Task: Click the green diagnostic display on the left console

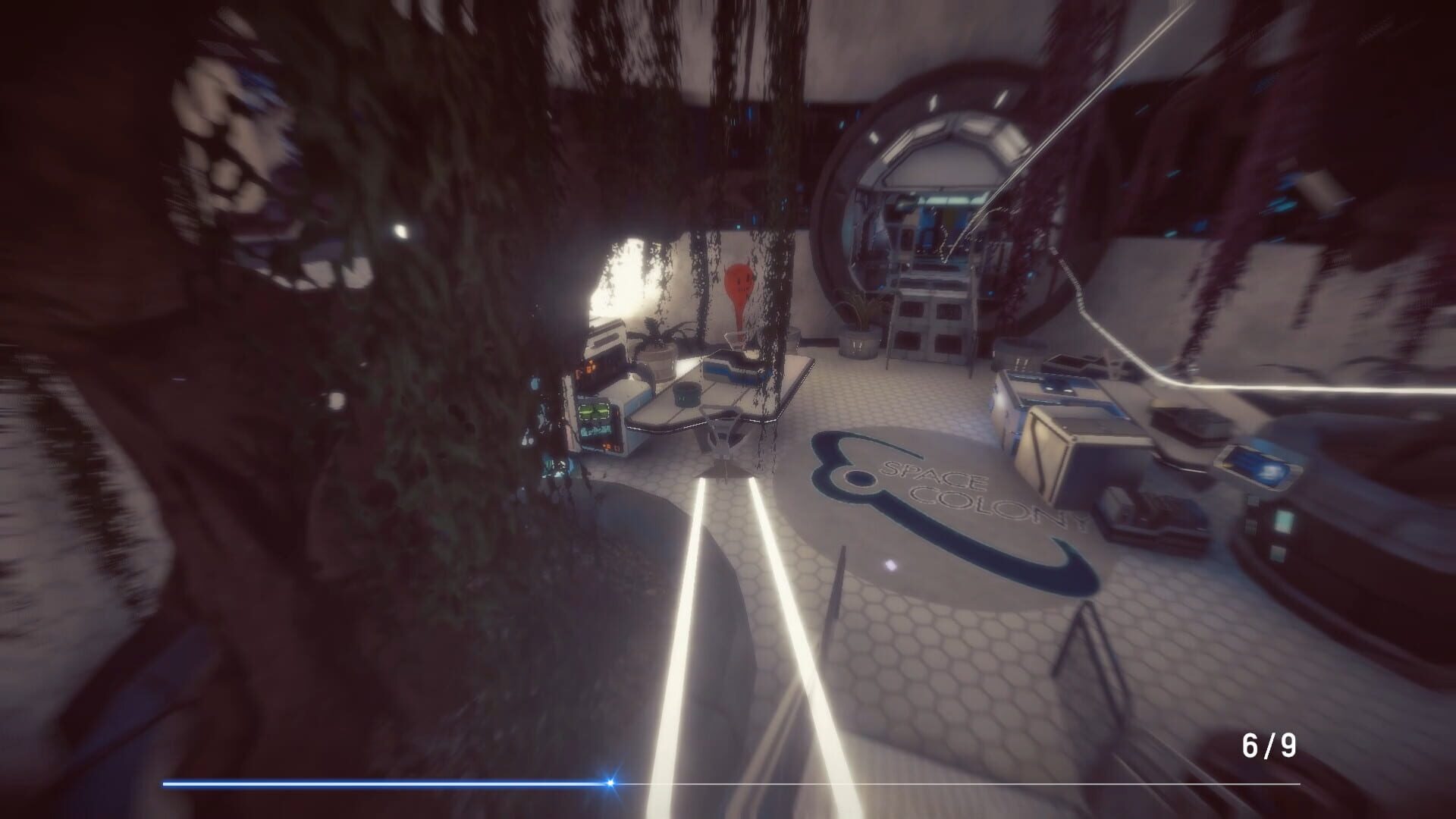Action: coord(594,412)
